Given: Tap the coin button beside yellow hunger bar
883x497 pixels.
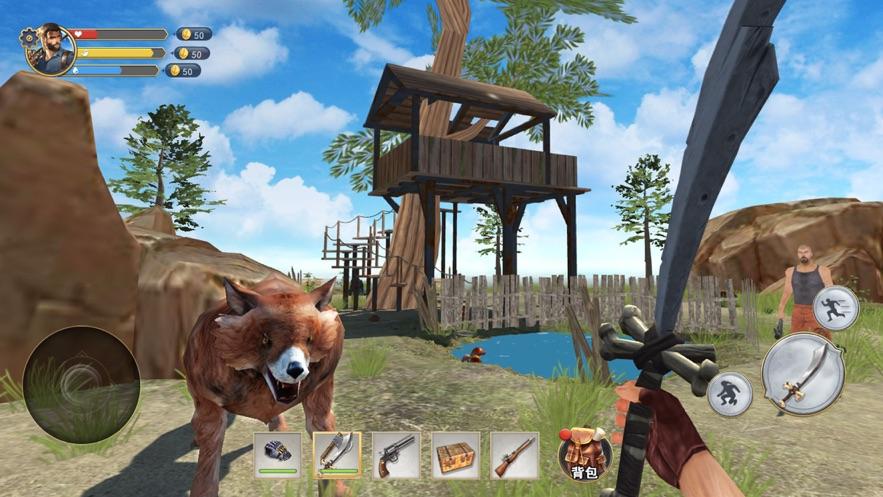Looking at the screenshot, I should [x=191, y=53].
